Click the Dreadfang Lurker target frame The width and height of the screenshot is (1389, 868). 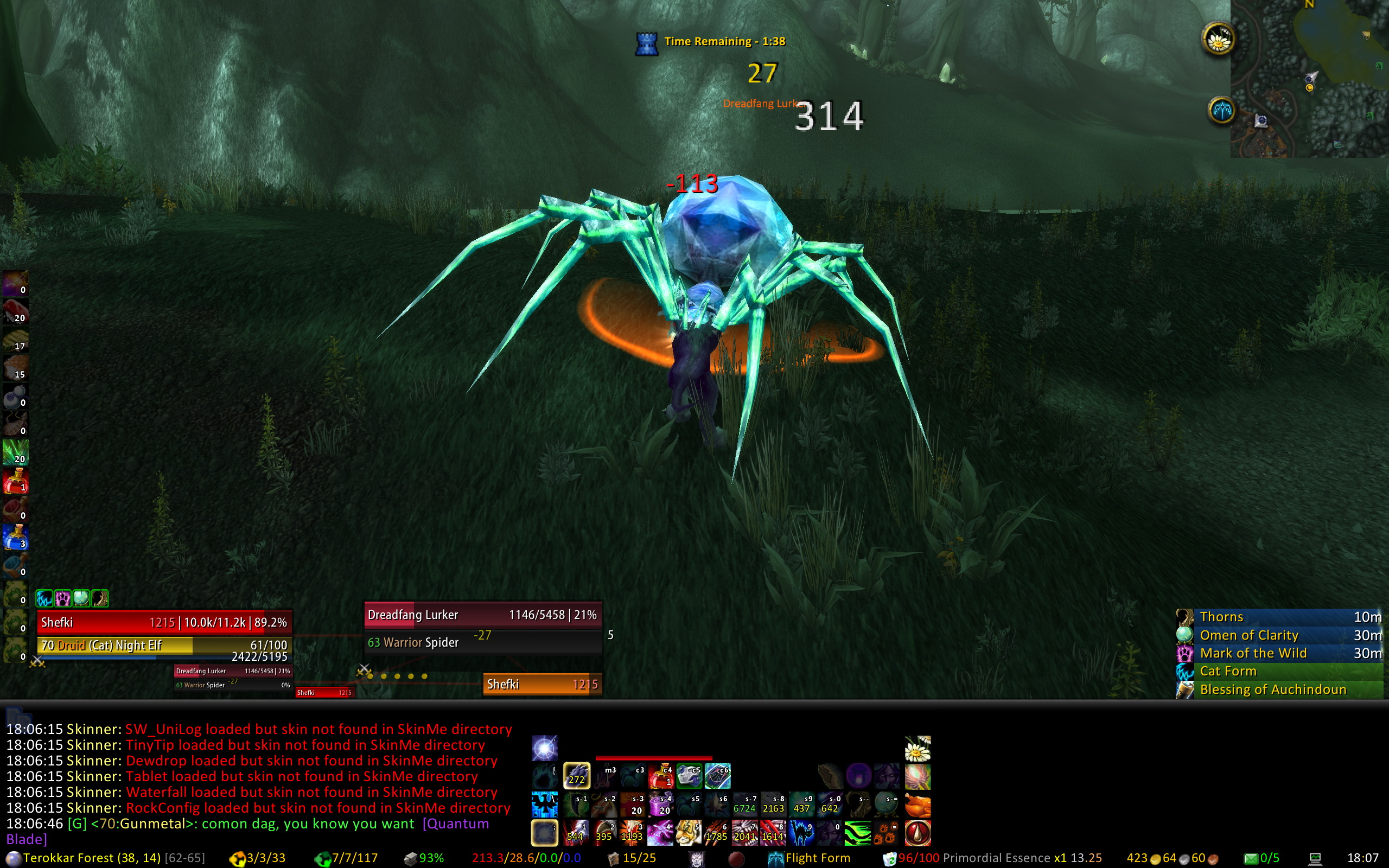coord(482,615)
